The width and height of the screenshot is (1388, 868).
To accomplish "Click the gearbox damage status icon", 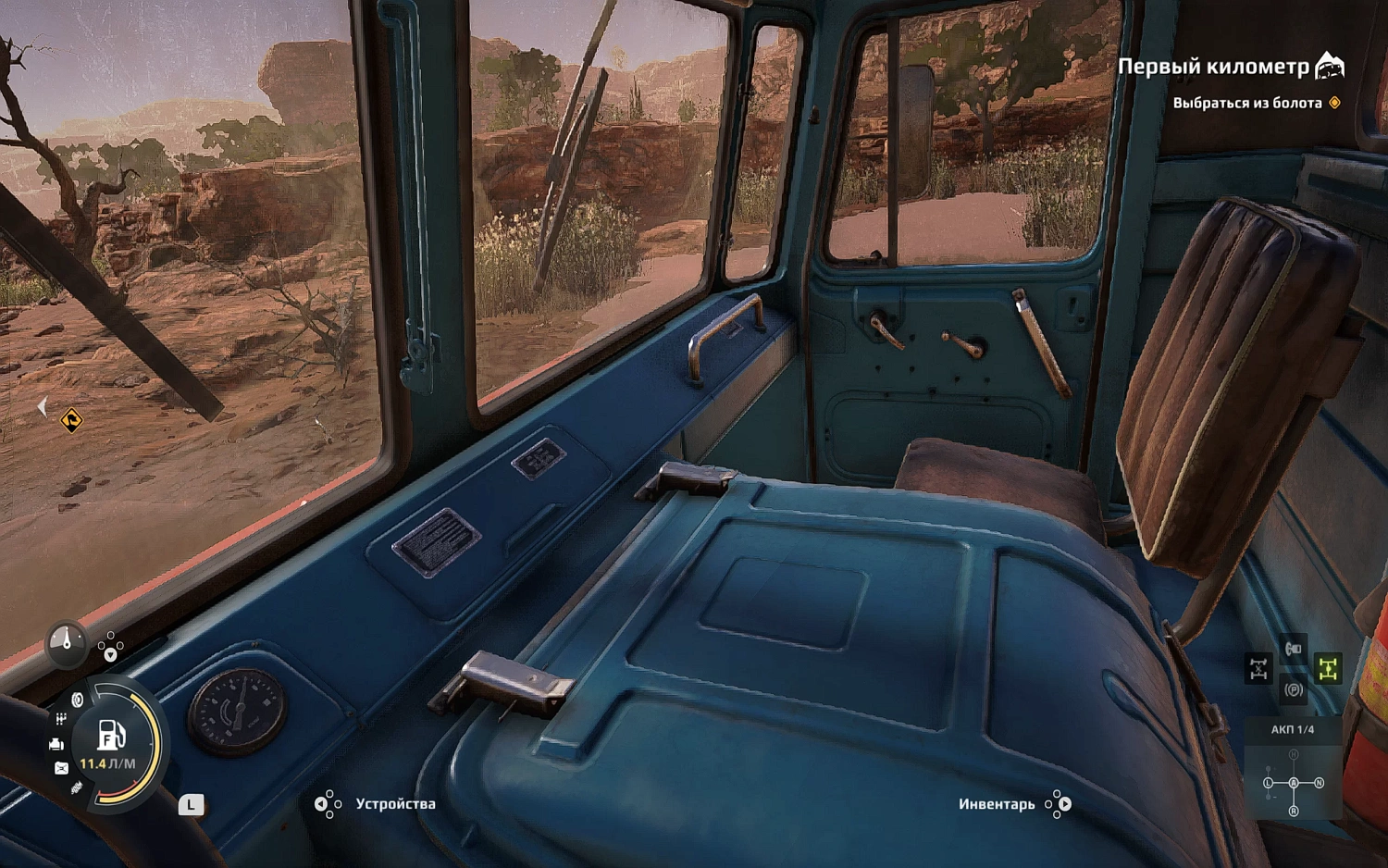I will point(61,719).
